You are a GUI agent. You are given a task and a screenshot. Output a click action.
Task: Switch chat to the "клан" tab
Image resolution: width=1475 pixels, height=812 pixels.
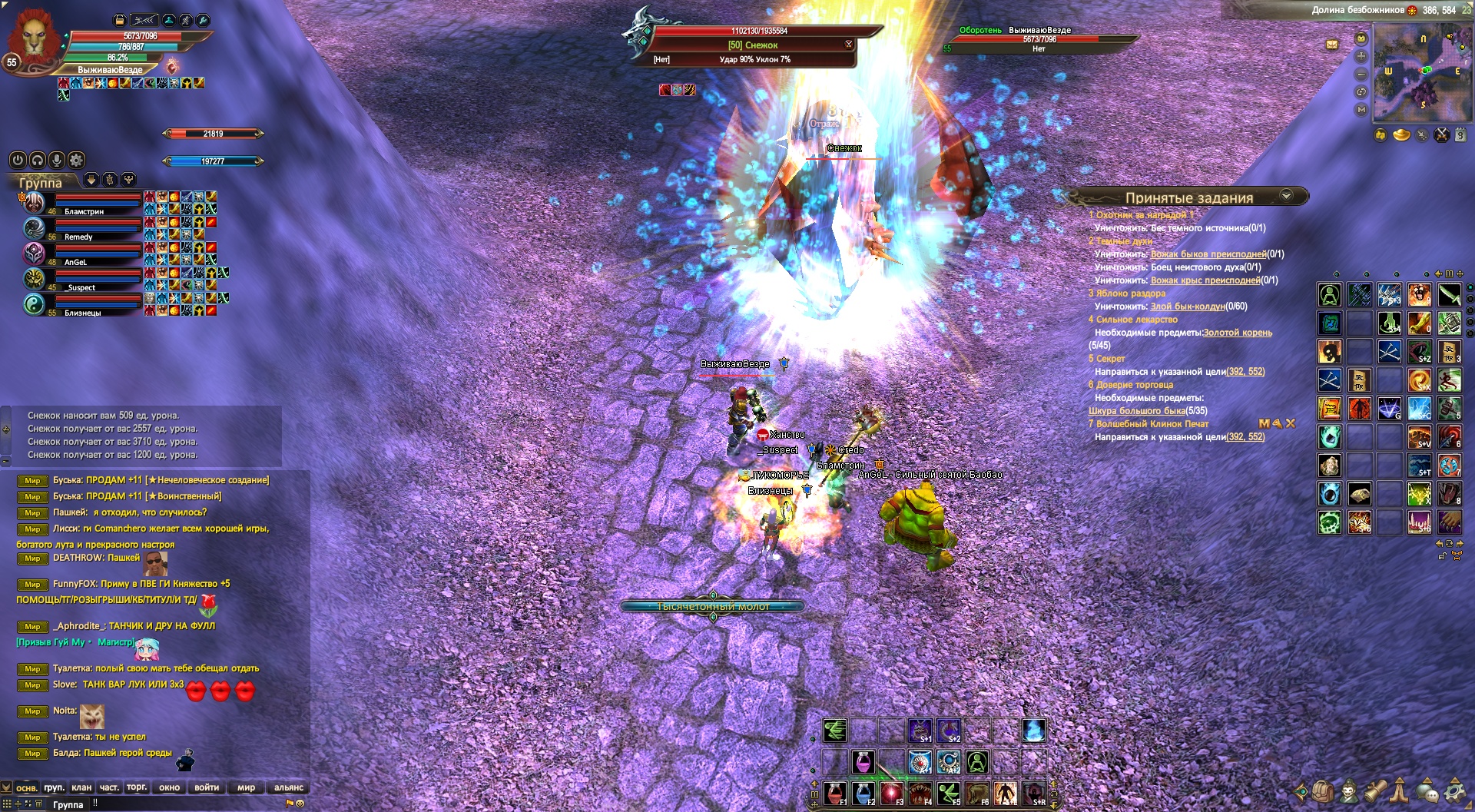pyautogui.click(x=81, y=787)
